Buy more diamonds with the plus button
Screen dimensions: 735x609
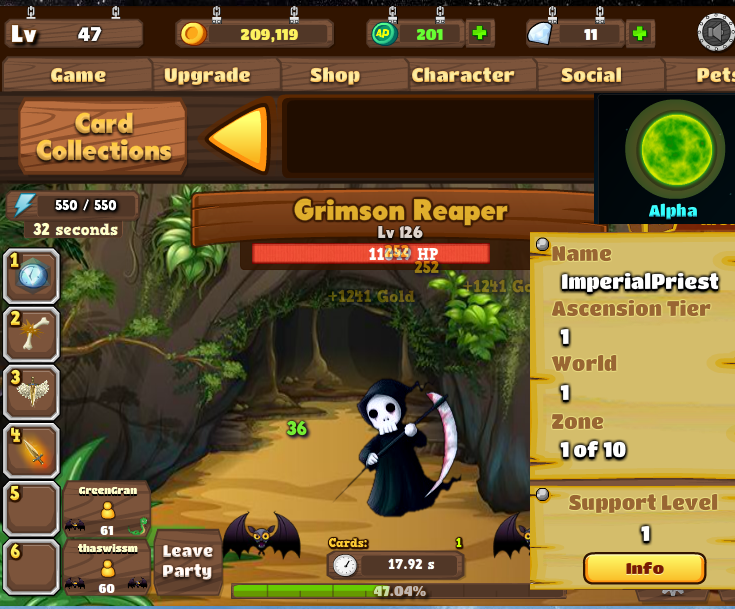pyautogui.click(x=639, y=33)
